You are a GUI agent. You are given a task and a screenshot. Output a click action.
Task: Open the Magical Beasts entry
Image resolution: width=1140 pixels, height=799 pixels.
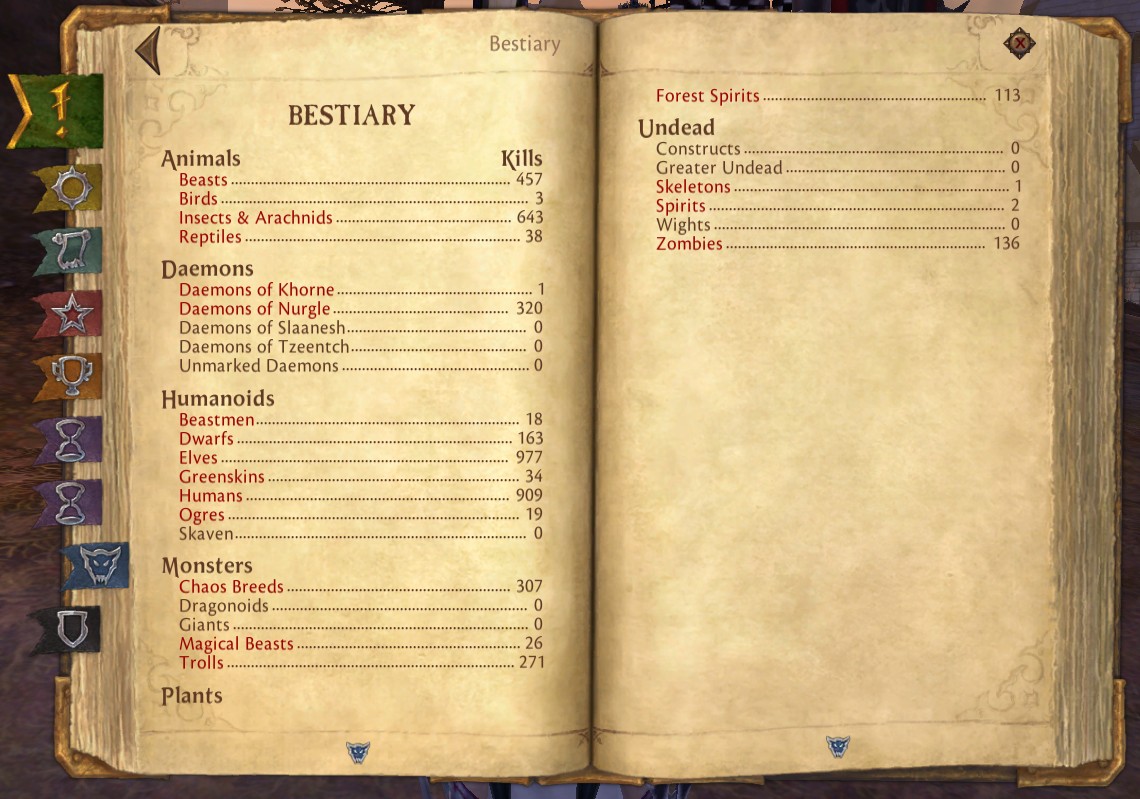(236, 644)
